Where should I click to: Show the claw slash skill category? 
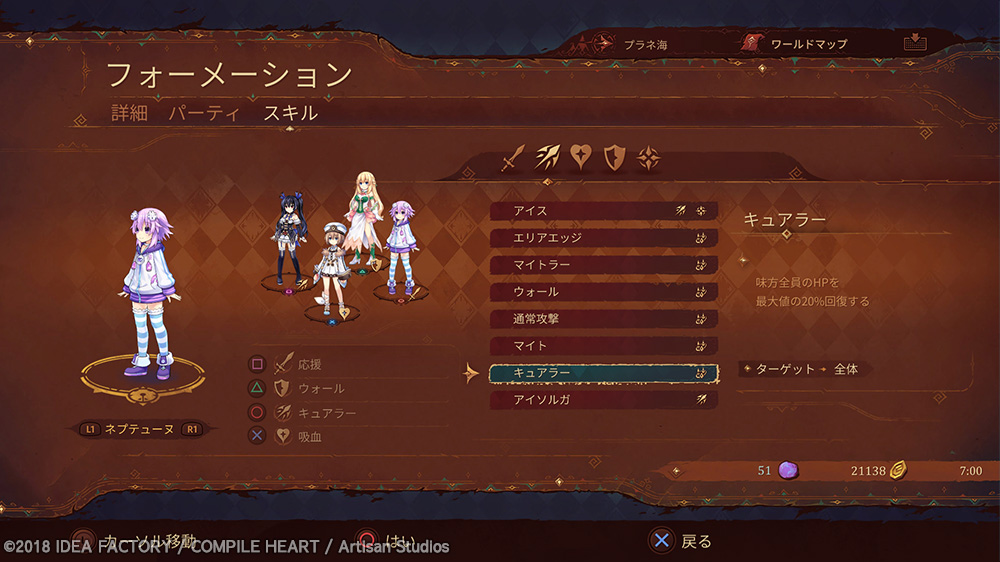coord(548,158)
